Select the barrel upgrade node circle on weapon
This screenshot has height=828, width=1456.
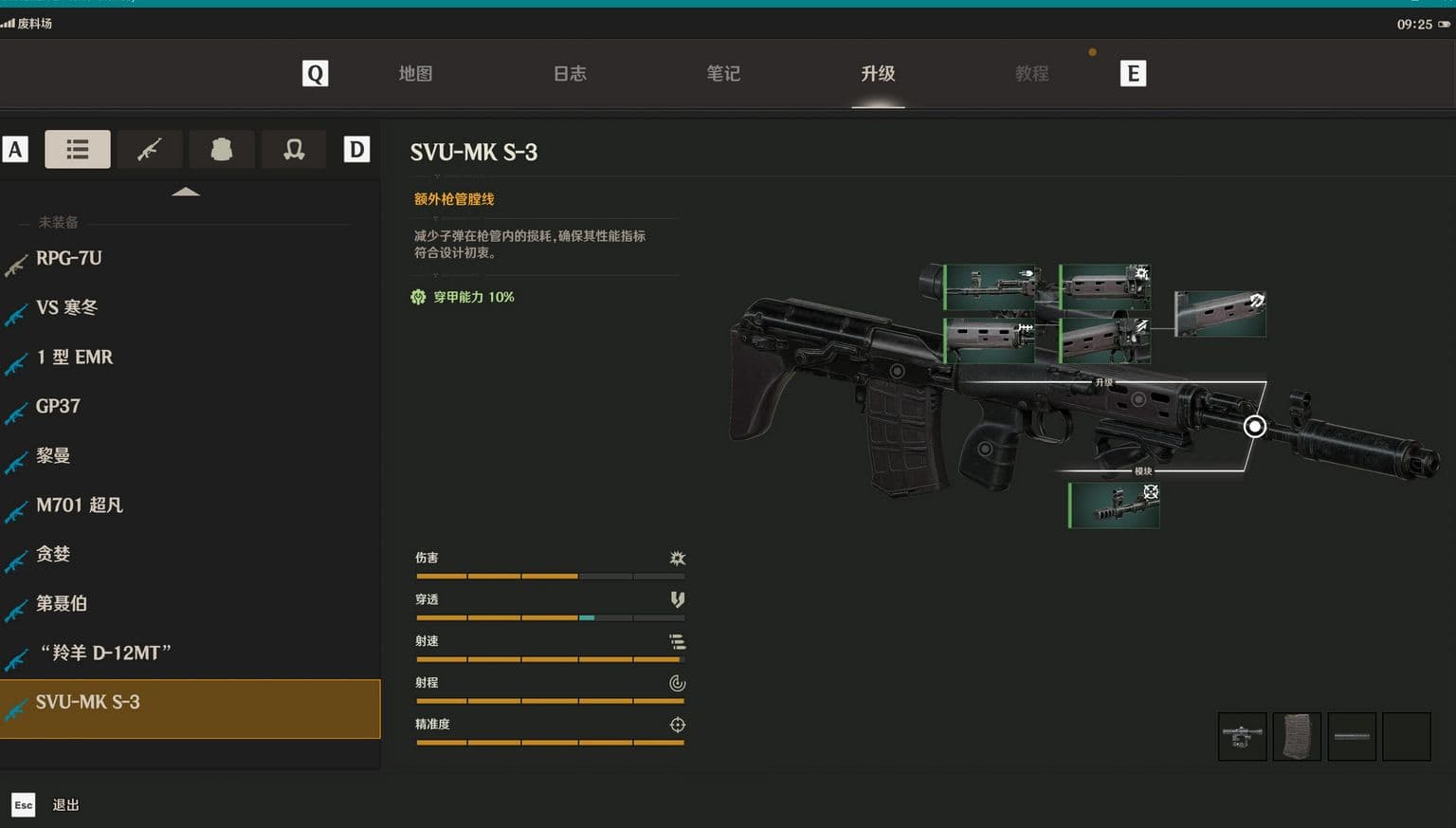click(1254, 427)
